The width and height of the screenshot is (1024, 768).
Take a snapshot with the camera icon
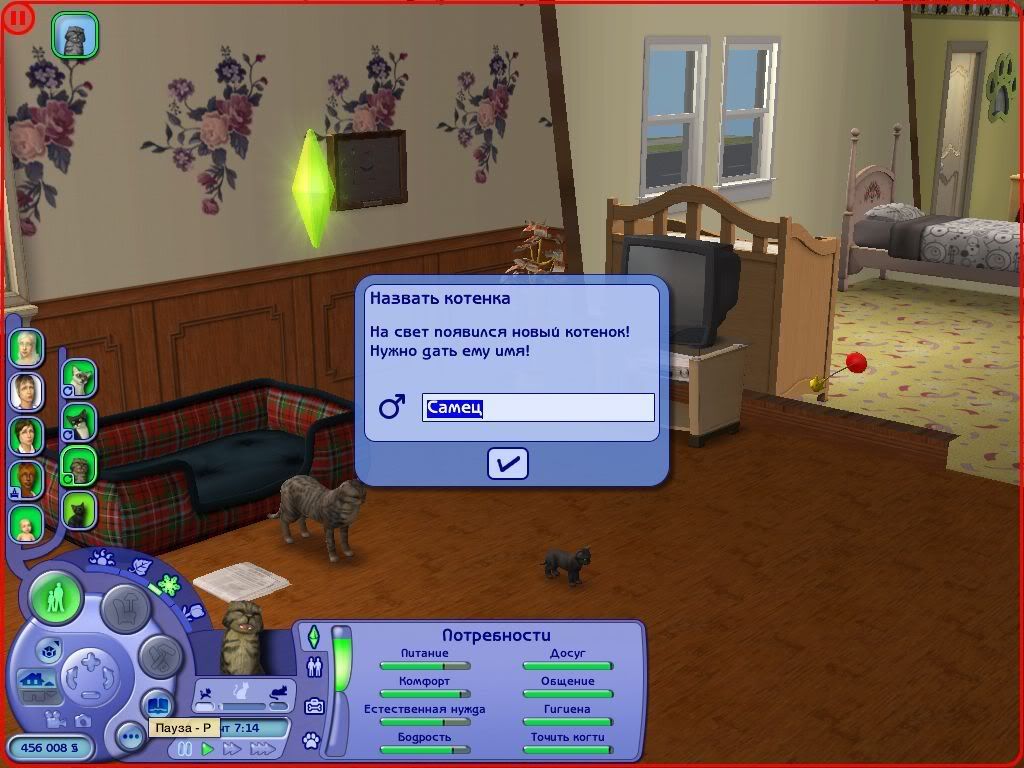[83, 720]
